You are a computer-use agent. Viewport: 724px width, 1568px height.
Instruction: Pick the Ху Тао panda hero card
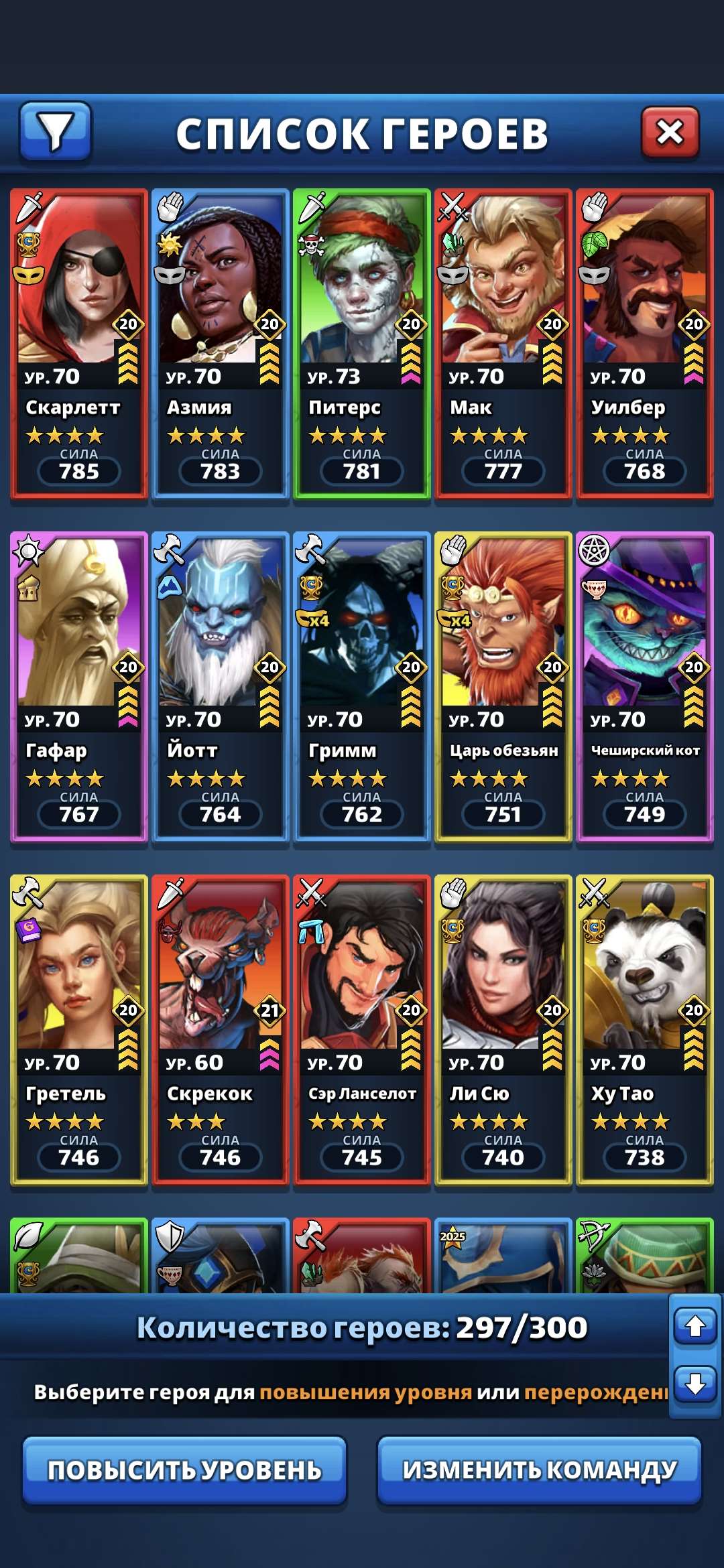pyautogui.click(x=645, y=1031)
